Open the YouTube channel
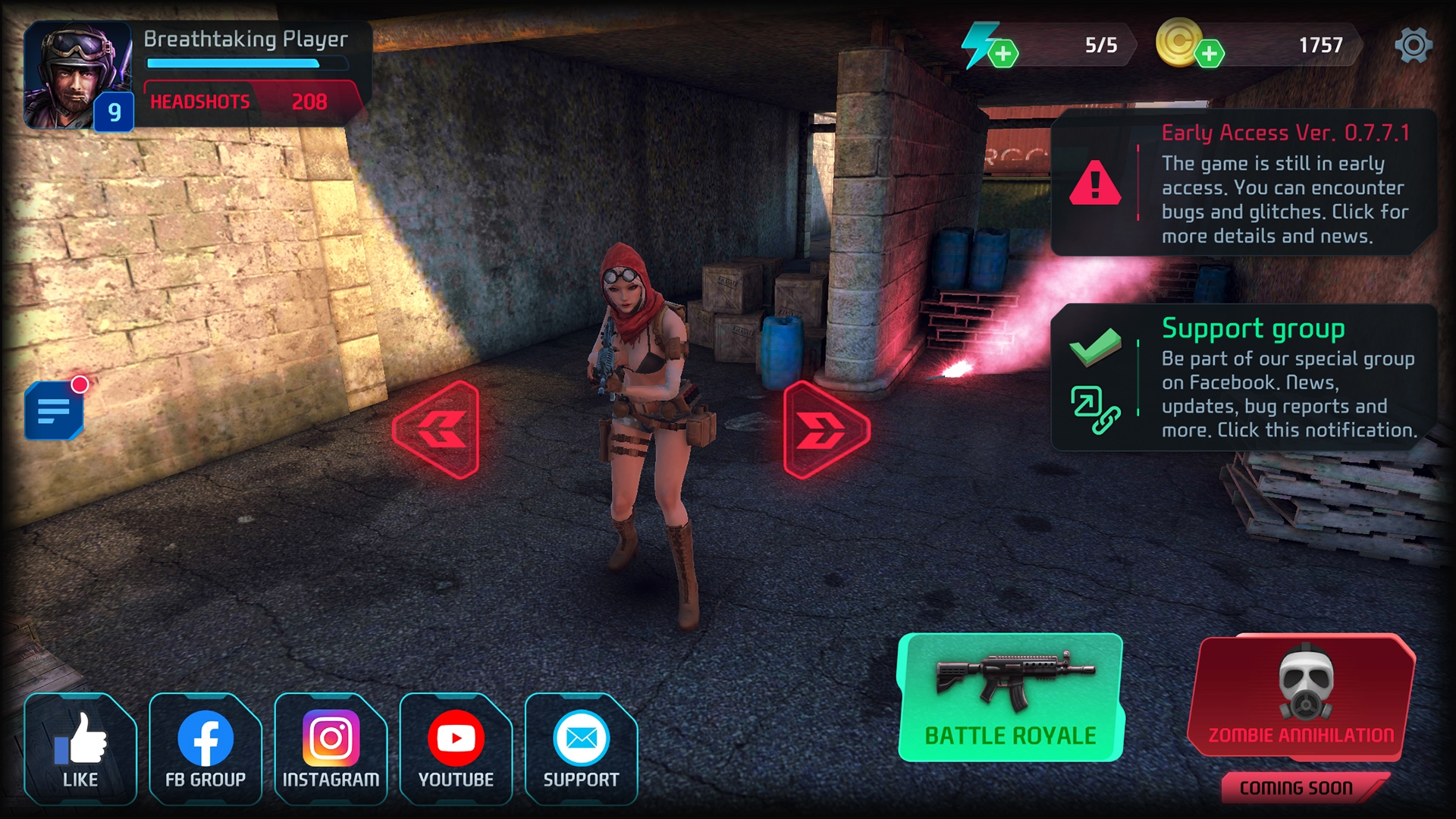The width and height of the screenshot is (1456, 819). 455,736
